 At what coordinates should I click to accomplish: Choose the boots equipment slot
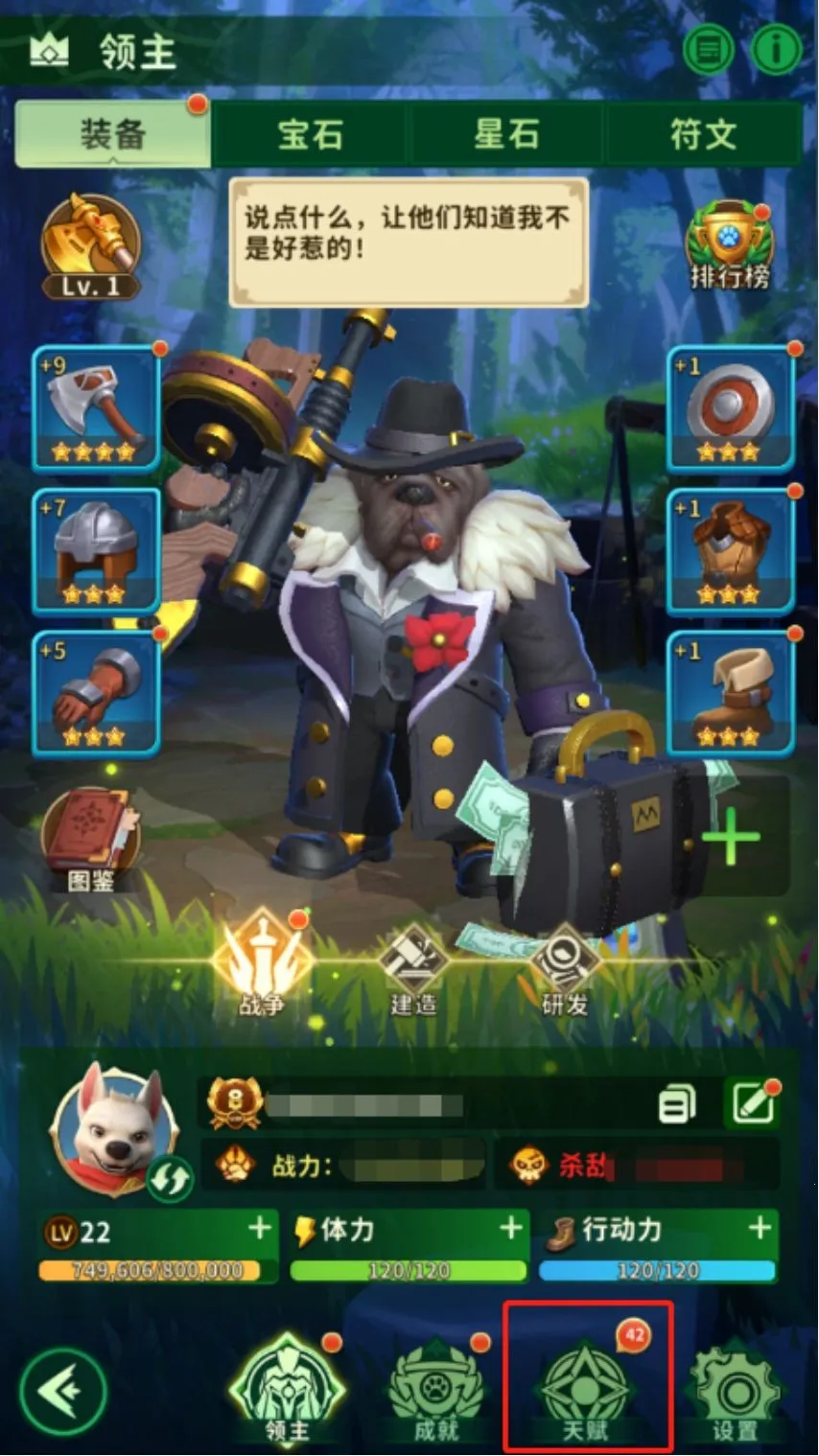731,694
